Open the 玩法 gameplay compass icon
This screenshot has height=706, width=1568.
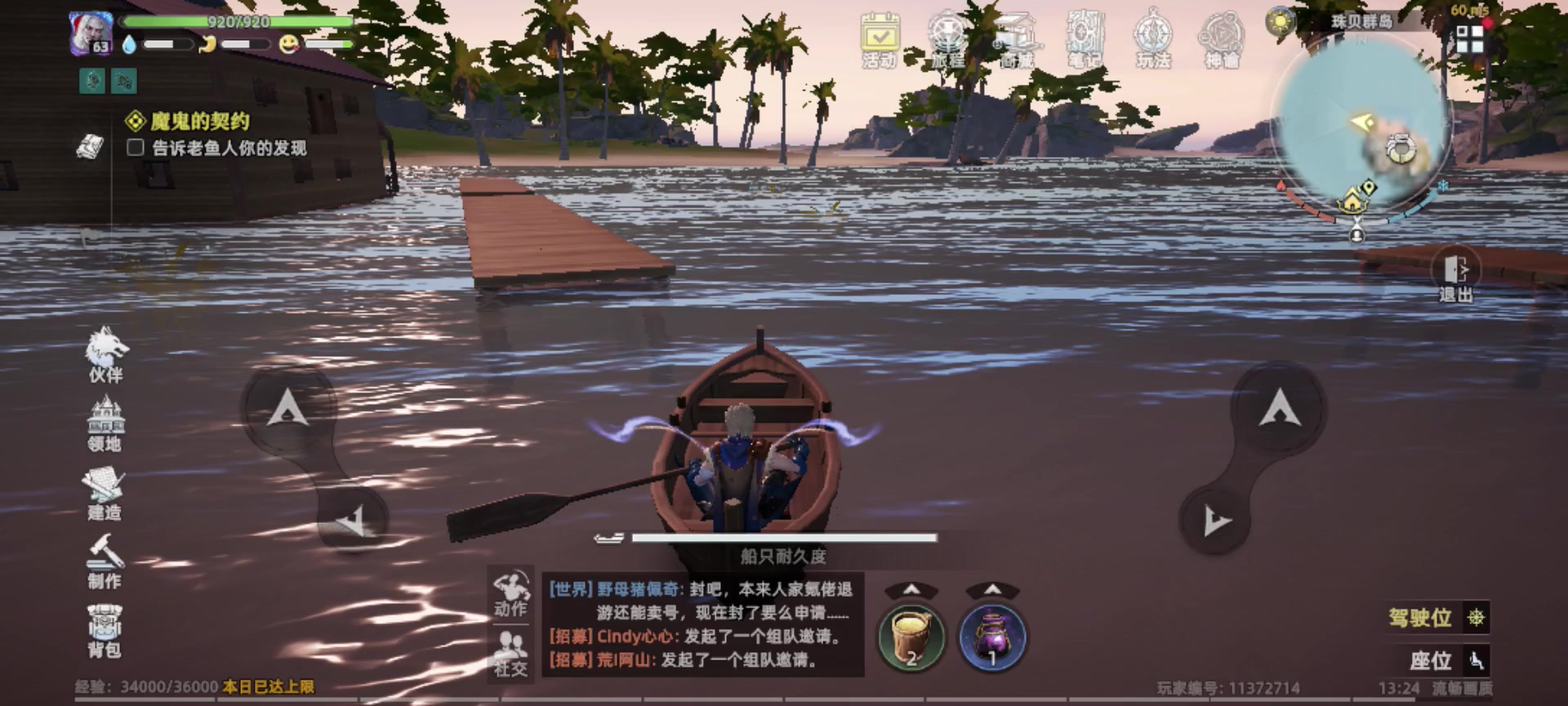coord(1153,37)
